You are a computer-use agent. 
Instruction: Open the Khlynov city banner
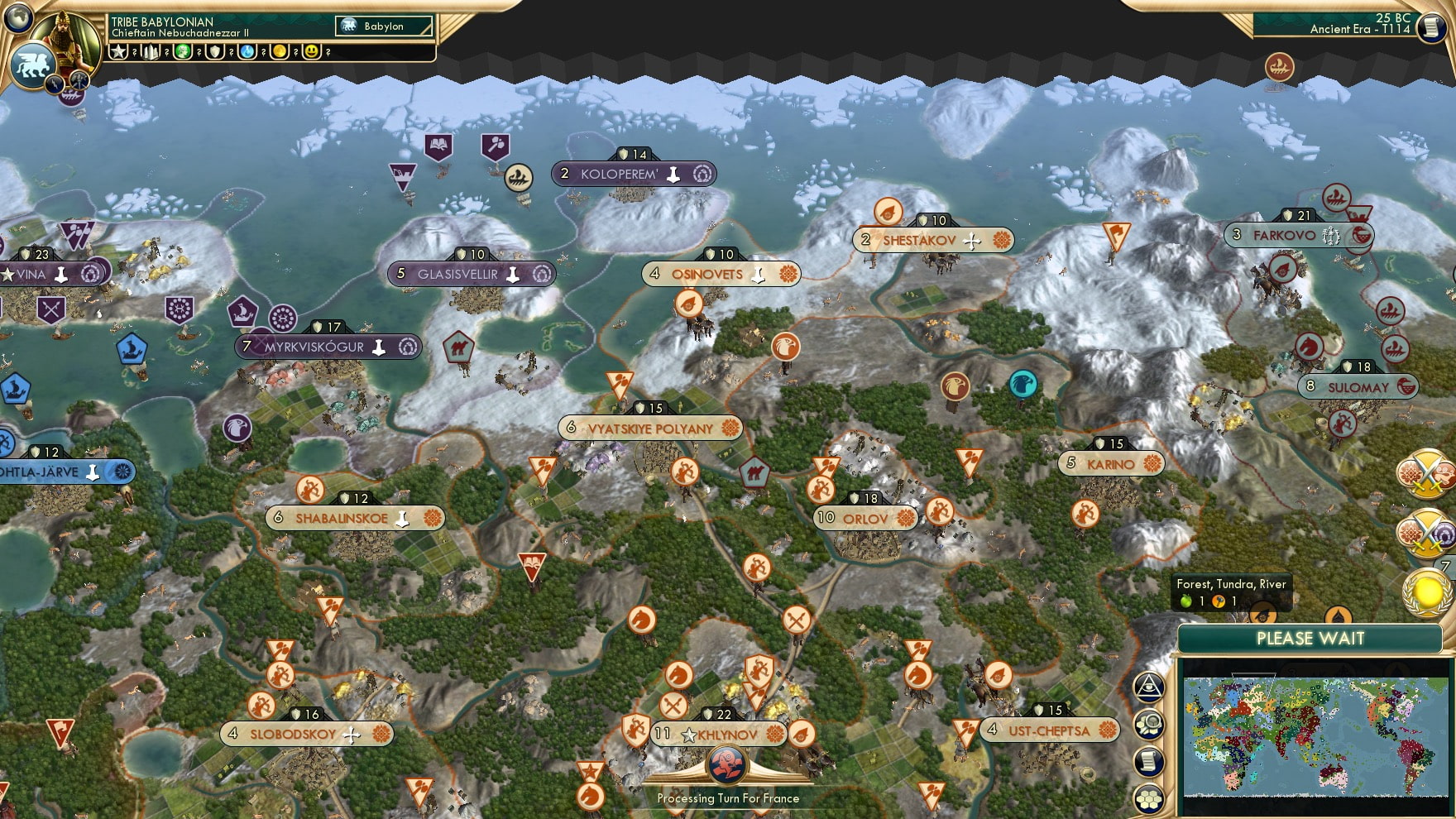tap(720, 732)
